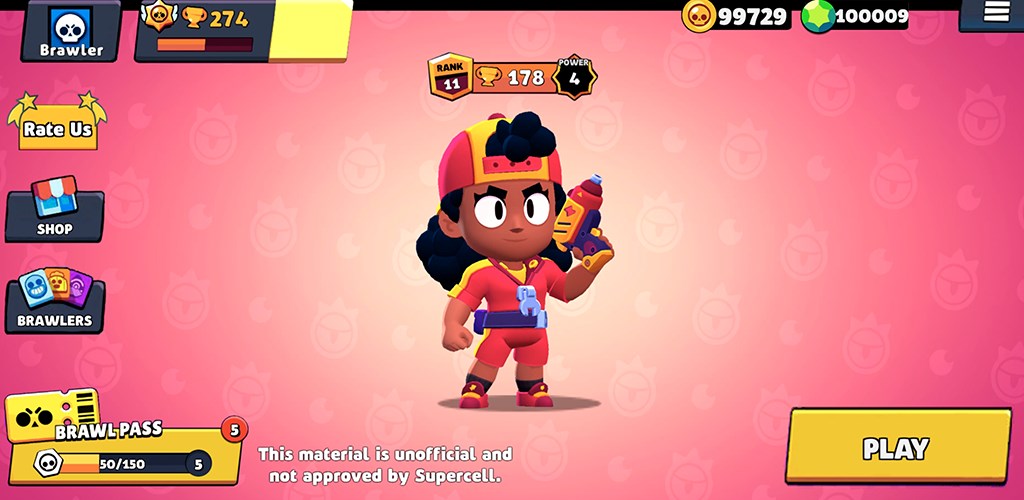Start a match with the PLAY button

point(897,447)
